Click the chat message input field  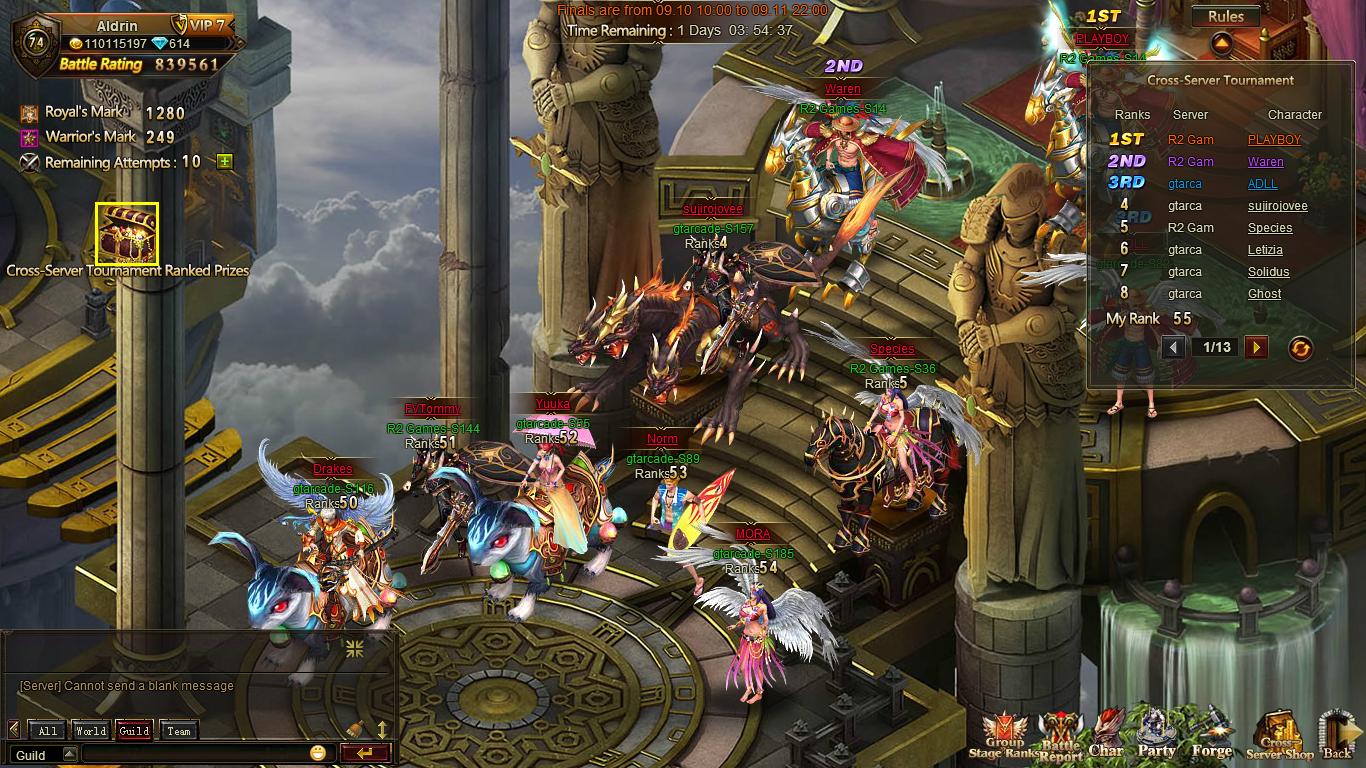(x=195, y=754)
